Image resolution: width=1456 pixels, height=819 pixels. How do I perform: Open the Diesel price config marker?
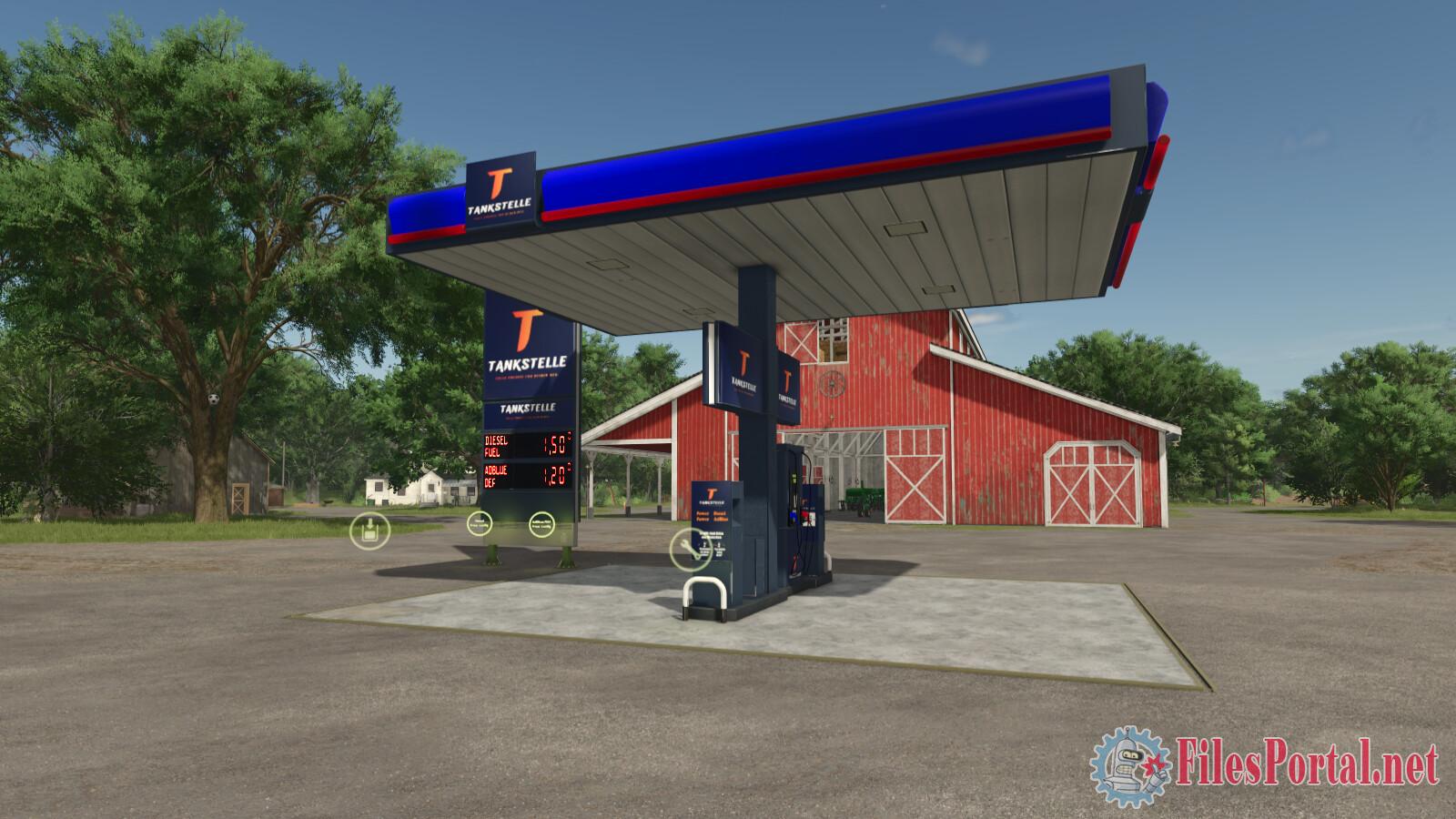point(478,523)
